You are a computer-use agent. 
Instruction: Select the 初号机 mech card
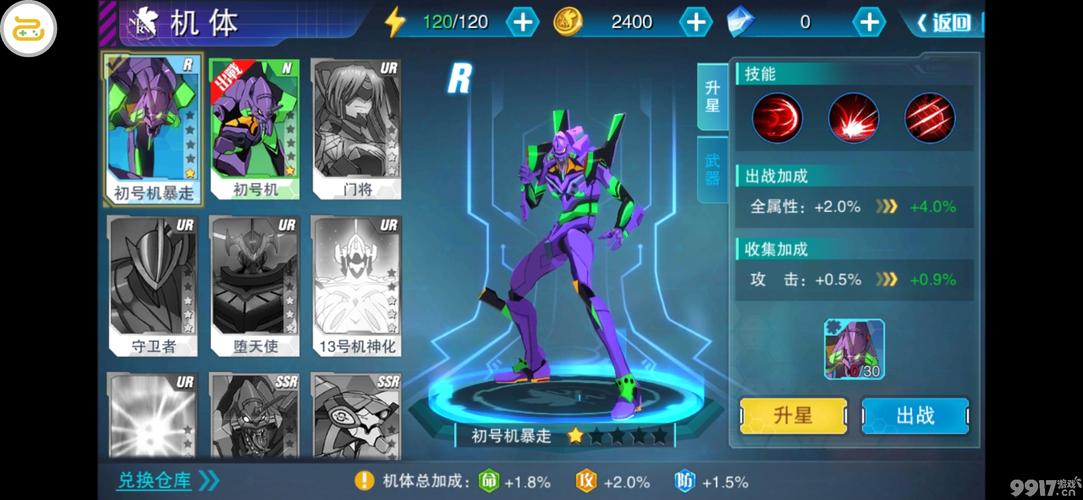[x=255, y=128]
